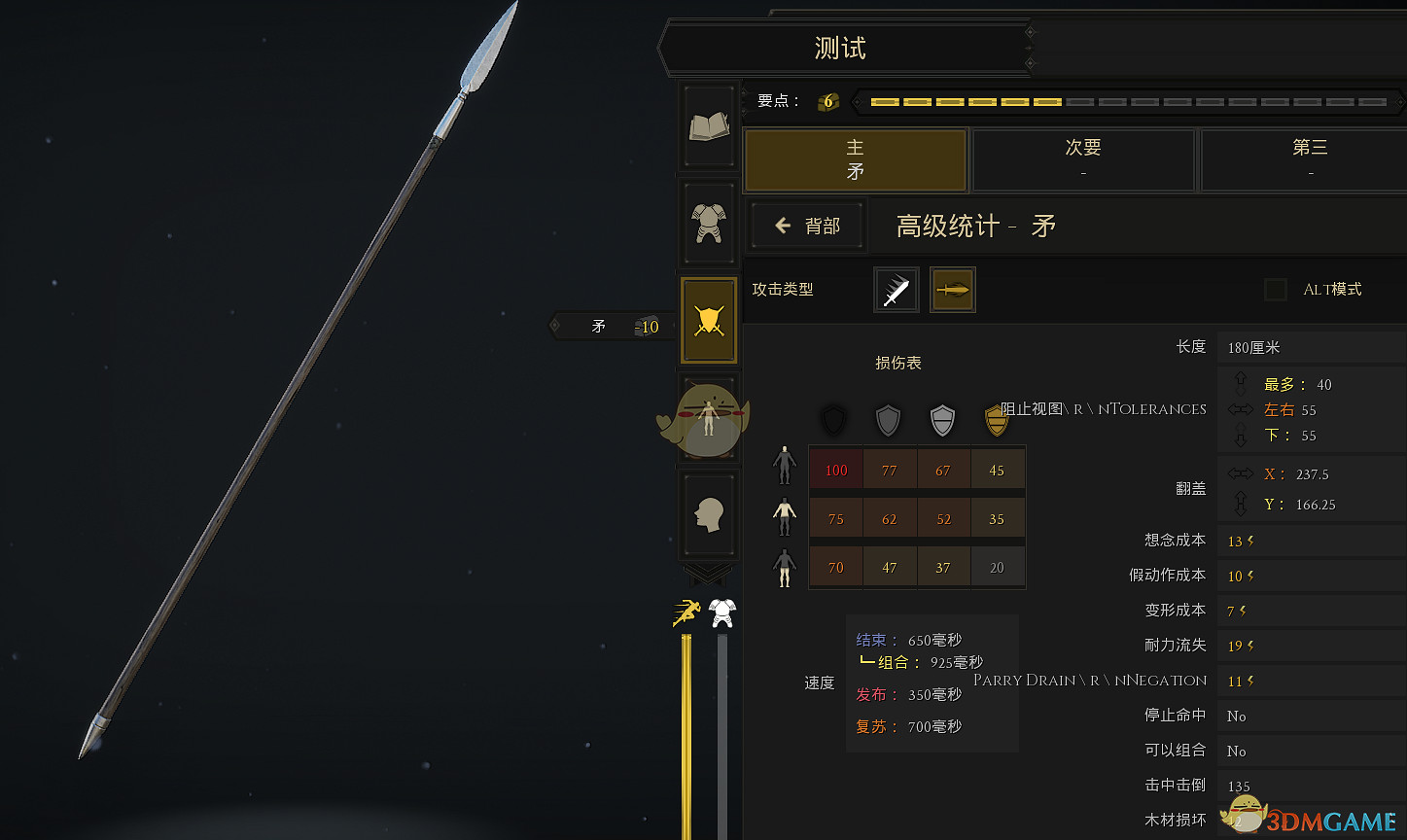Select the head profile sidebar icon

click(708, 513)
